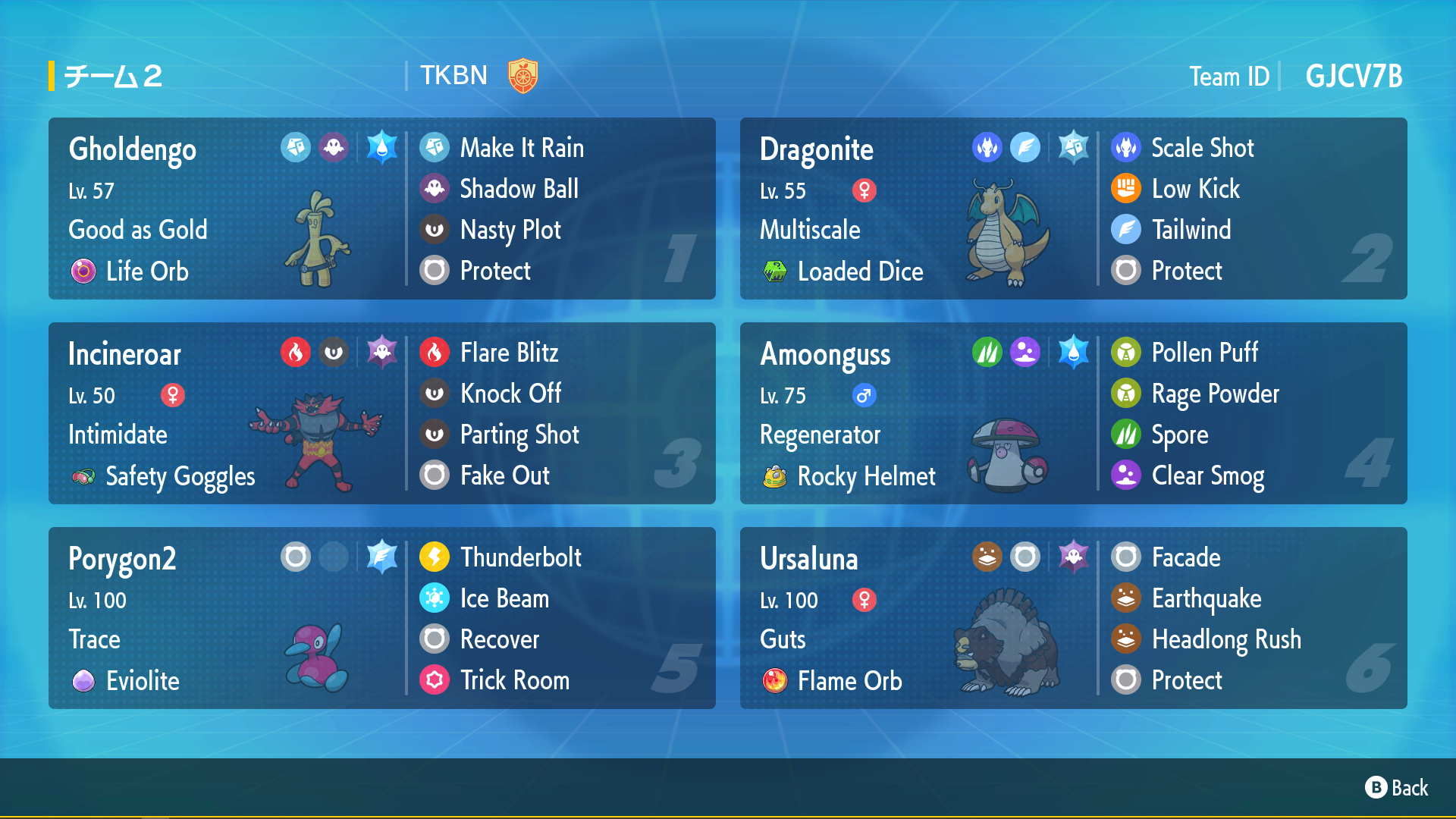Choose the Incineroar team card

click(381, 413)
